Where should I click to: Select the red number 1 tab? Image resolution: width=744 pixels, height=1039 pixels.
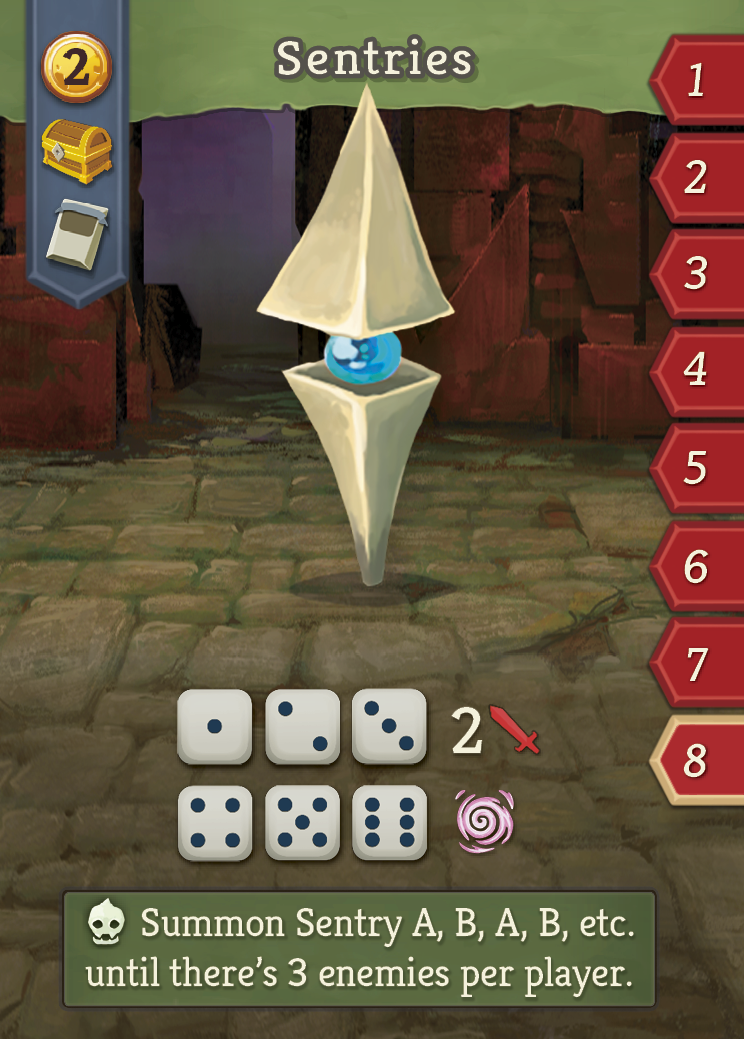pos(697,81)
